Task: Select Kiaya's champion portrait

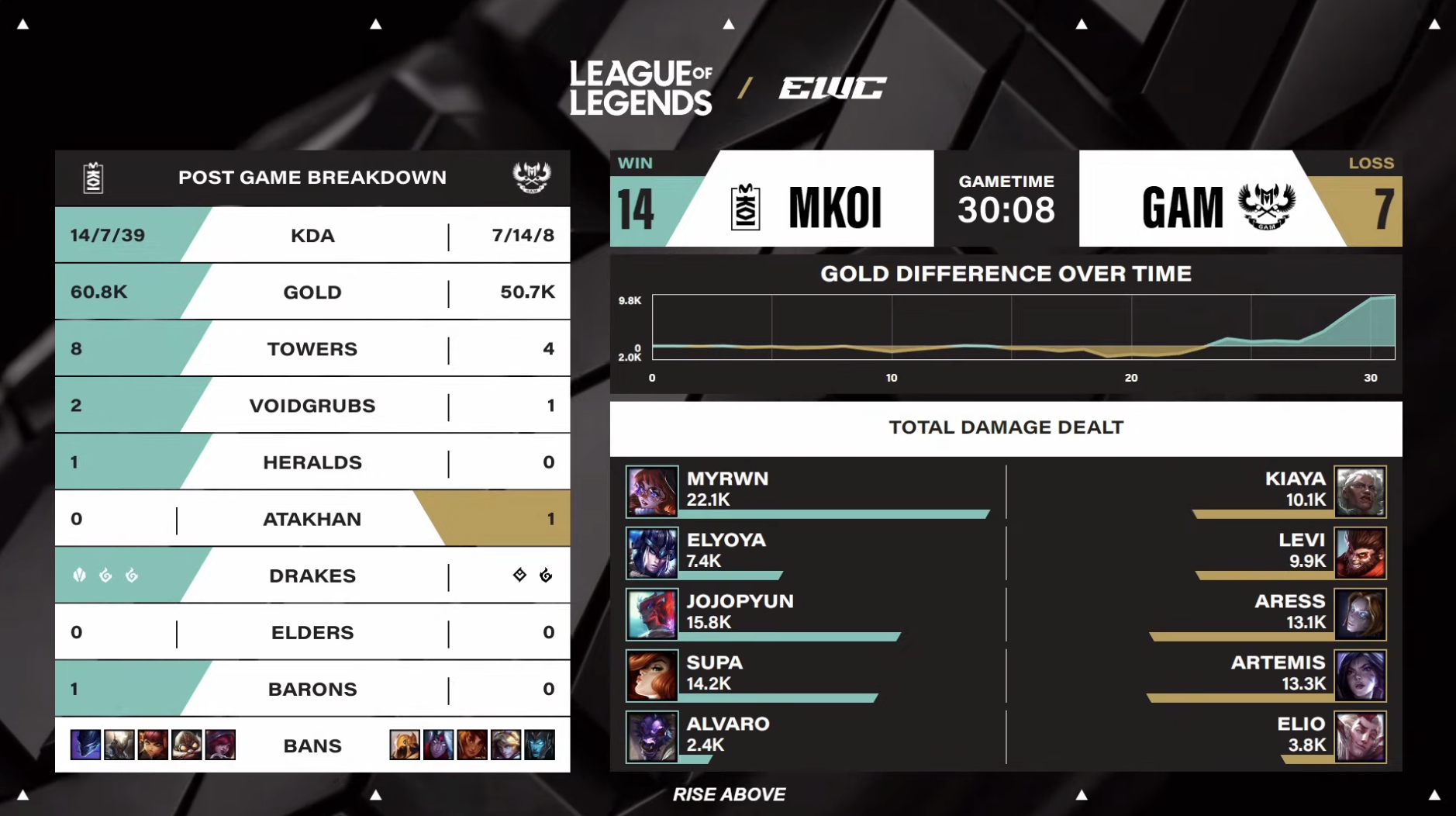Action: [x=1360, y=491]
